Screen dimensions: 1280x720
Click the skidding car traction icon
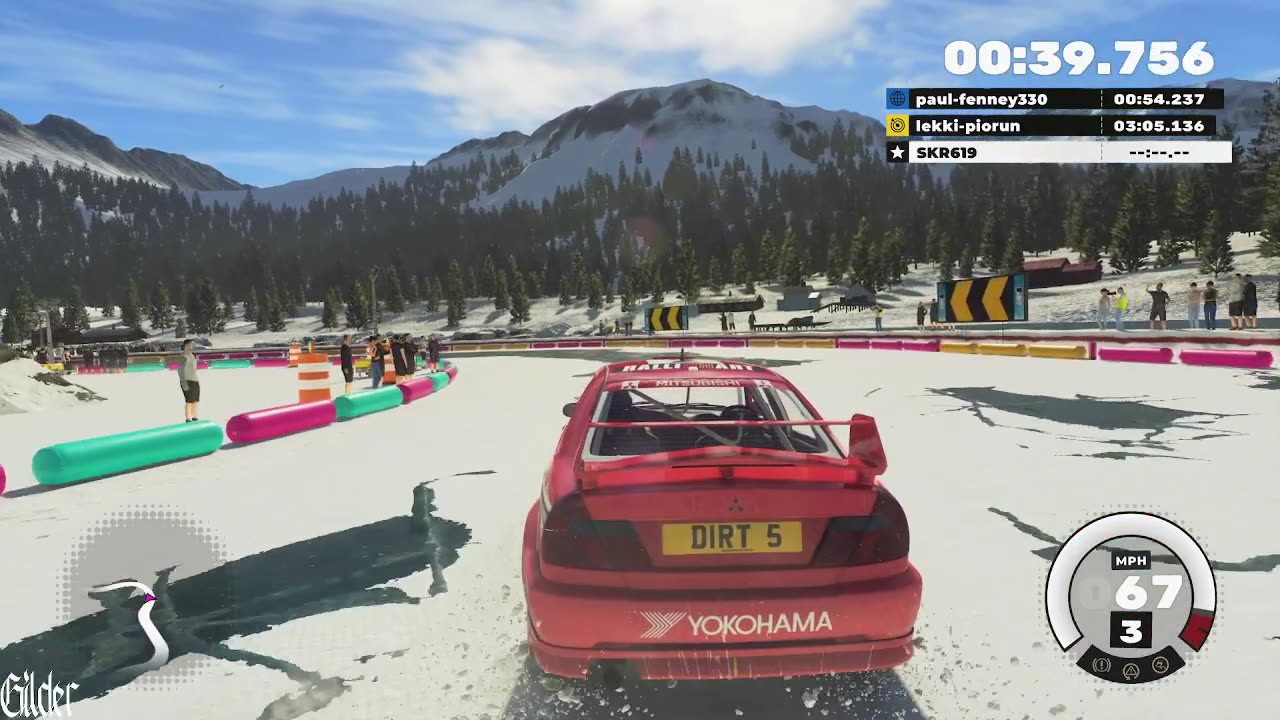click(x=1160, y=663)
